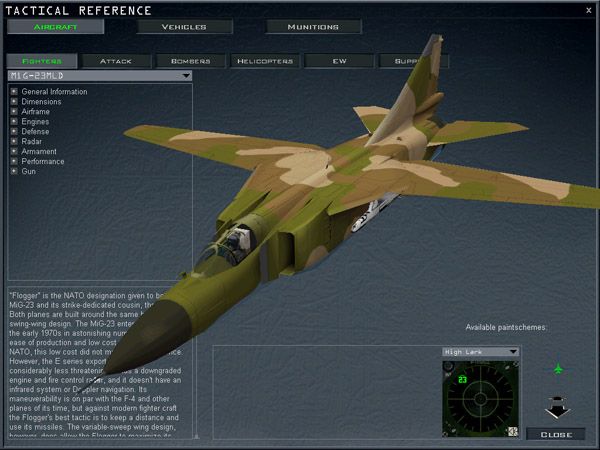Close the Tactical Reference screen
The height and width of the screenshot is (450, 600).
[x=556, y=434]
